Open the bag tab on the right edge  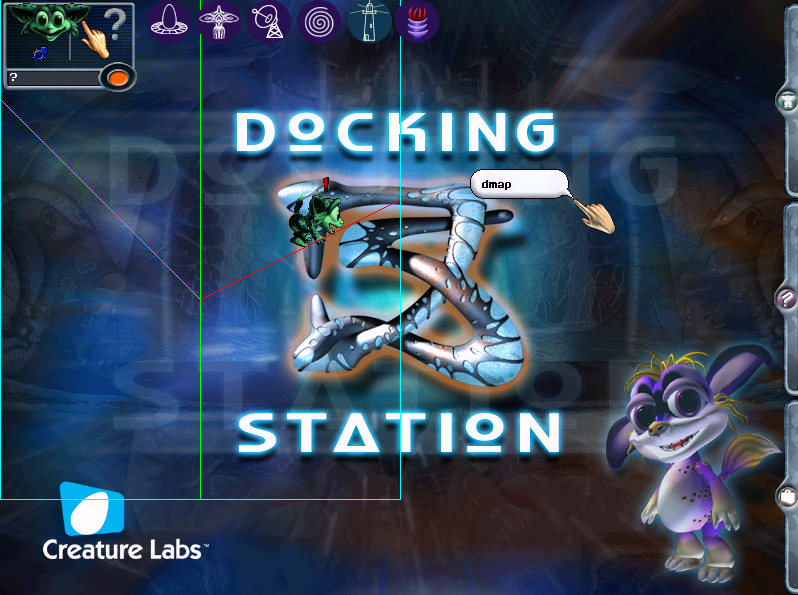point(787,495)
